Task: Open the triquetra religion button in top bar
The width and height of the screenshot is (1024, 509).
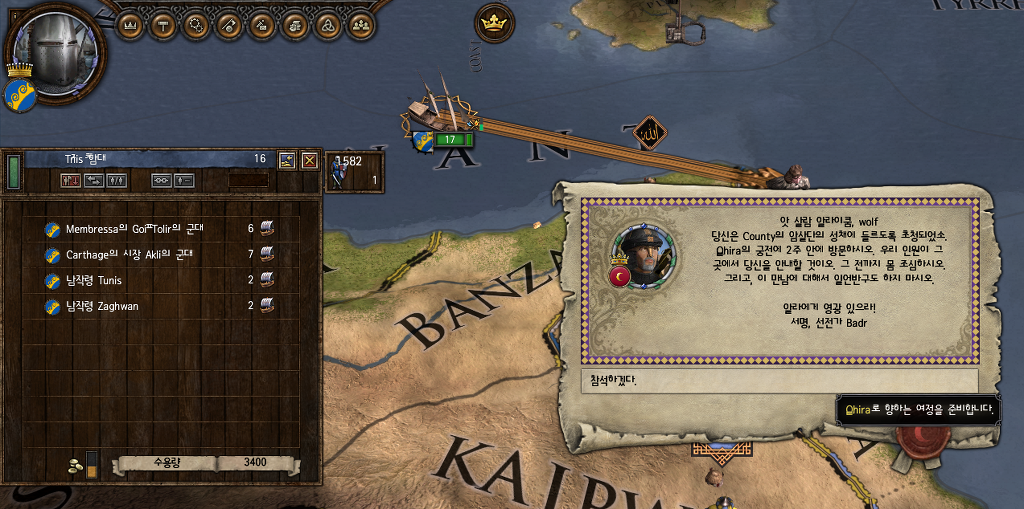Action: pos(327,24)
